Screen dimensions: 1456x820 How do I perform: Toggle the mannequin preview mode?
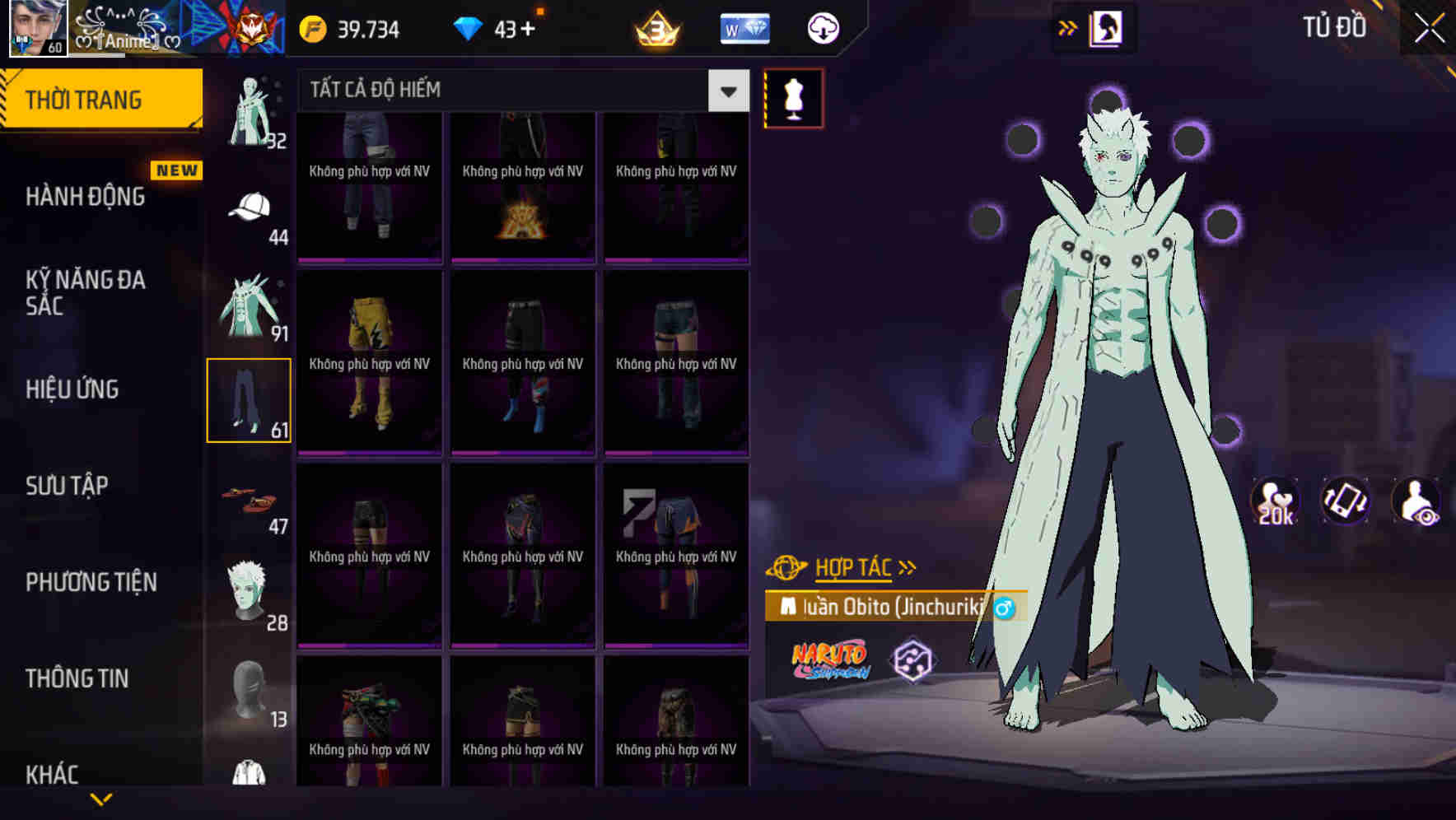coord(793,97)
